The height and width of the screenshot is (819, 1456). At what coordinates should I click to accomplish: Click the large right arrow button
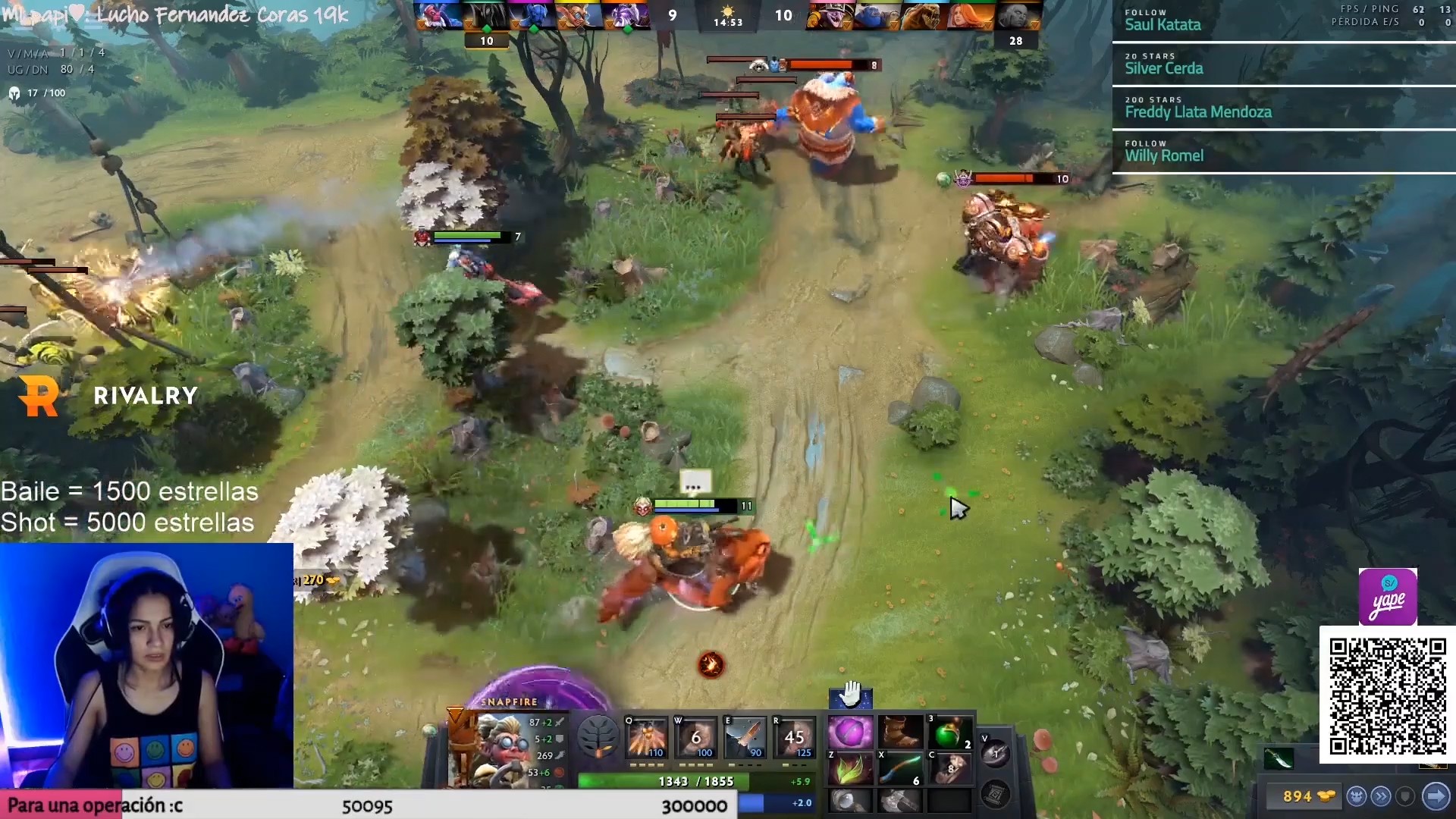click(1436, 796)
